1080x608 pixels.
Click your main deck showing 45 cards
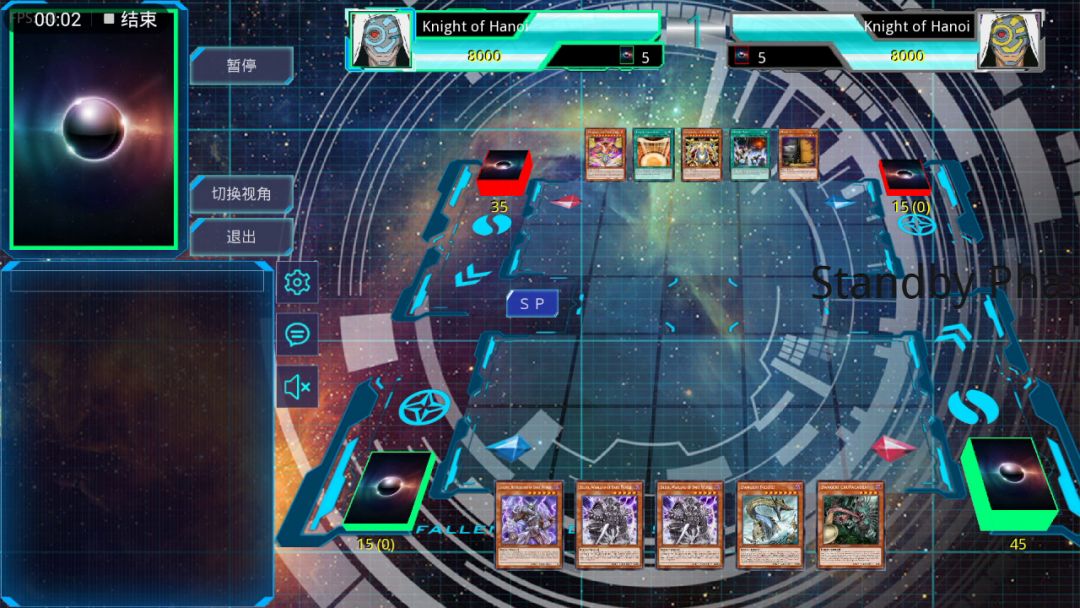1010,483
